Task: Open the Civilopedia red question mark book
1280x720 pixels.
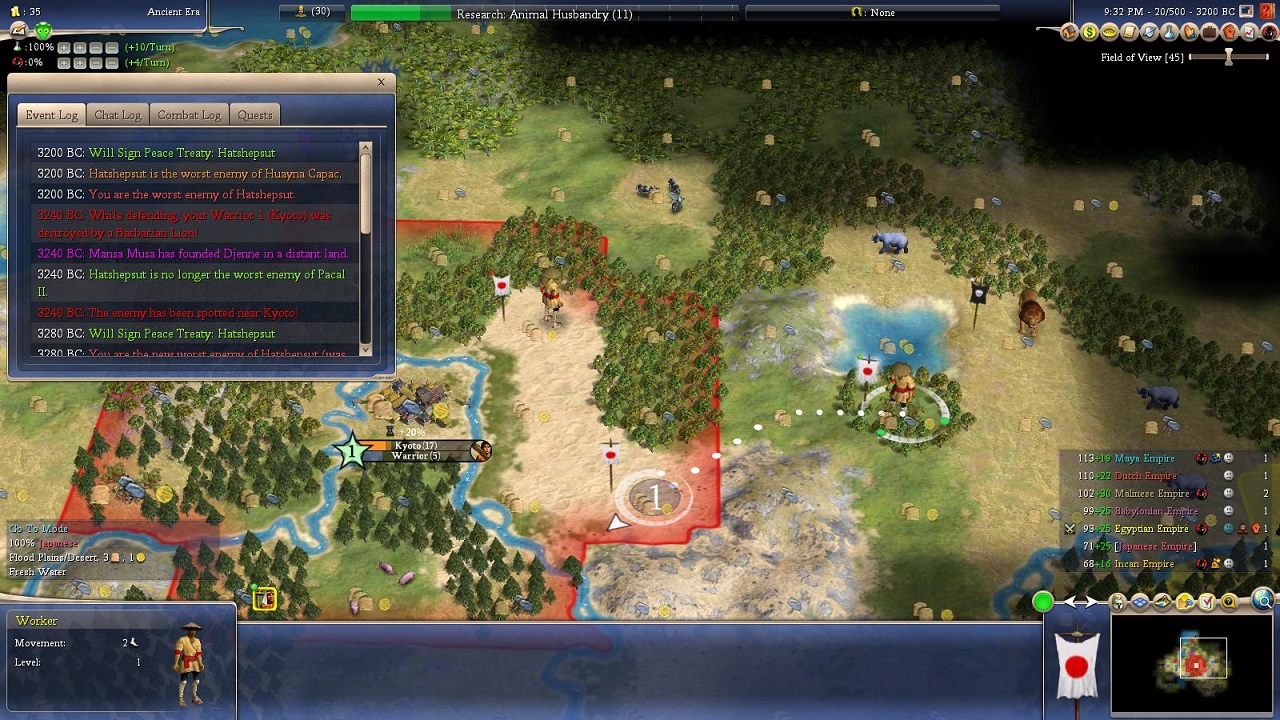Action: click(1267, 11)
